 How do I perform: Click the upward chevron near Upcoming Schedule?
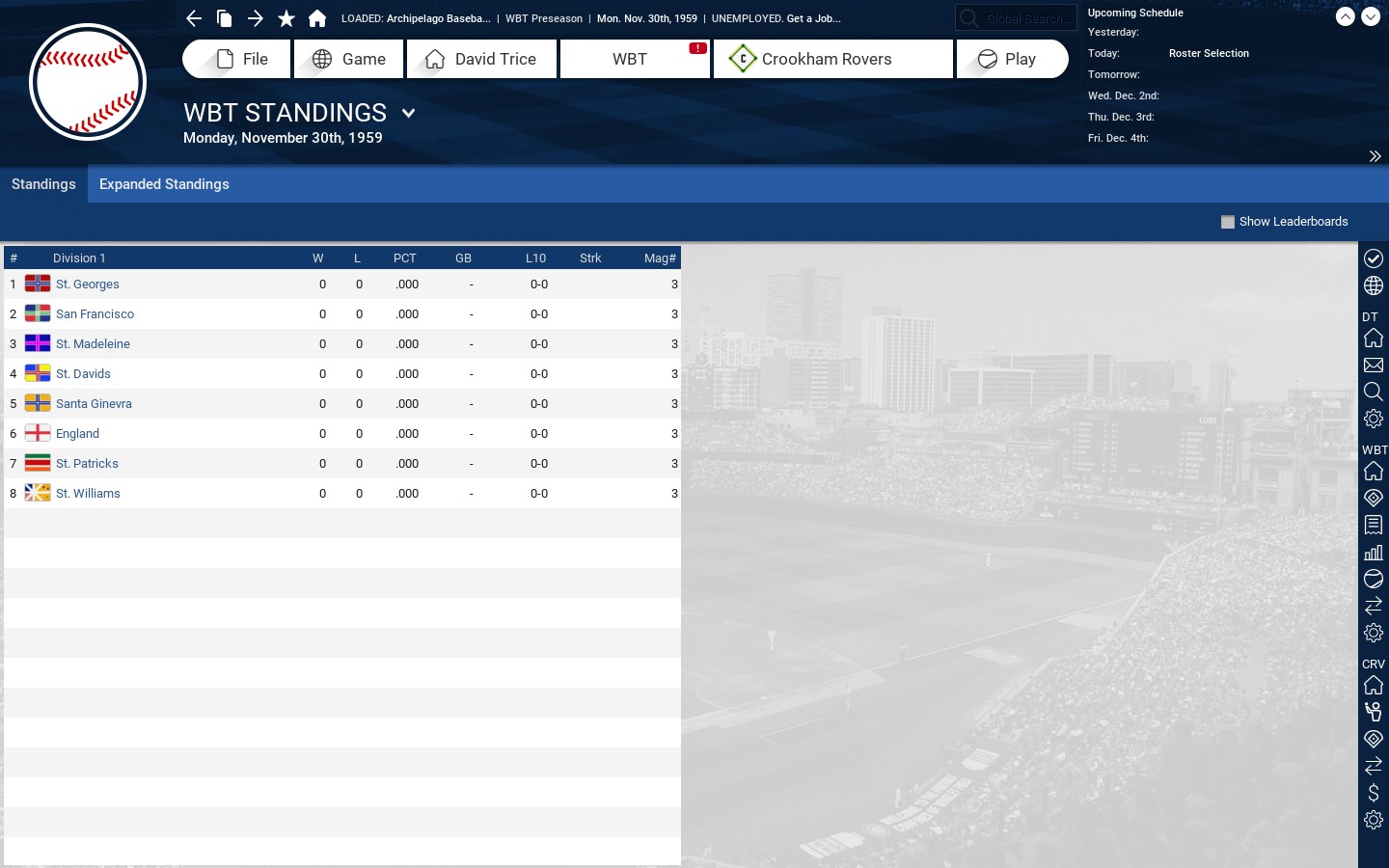click(1347, 16)
